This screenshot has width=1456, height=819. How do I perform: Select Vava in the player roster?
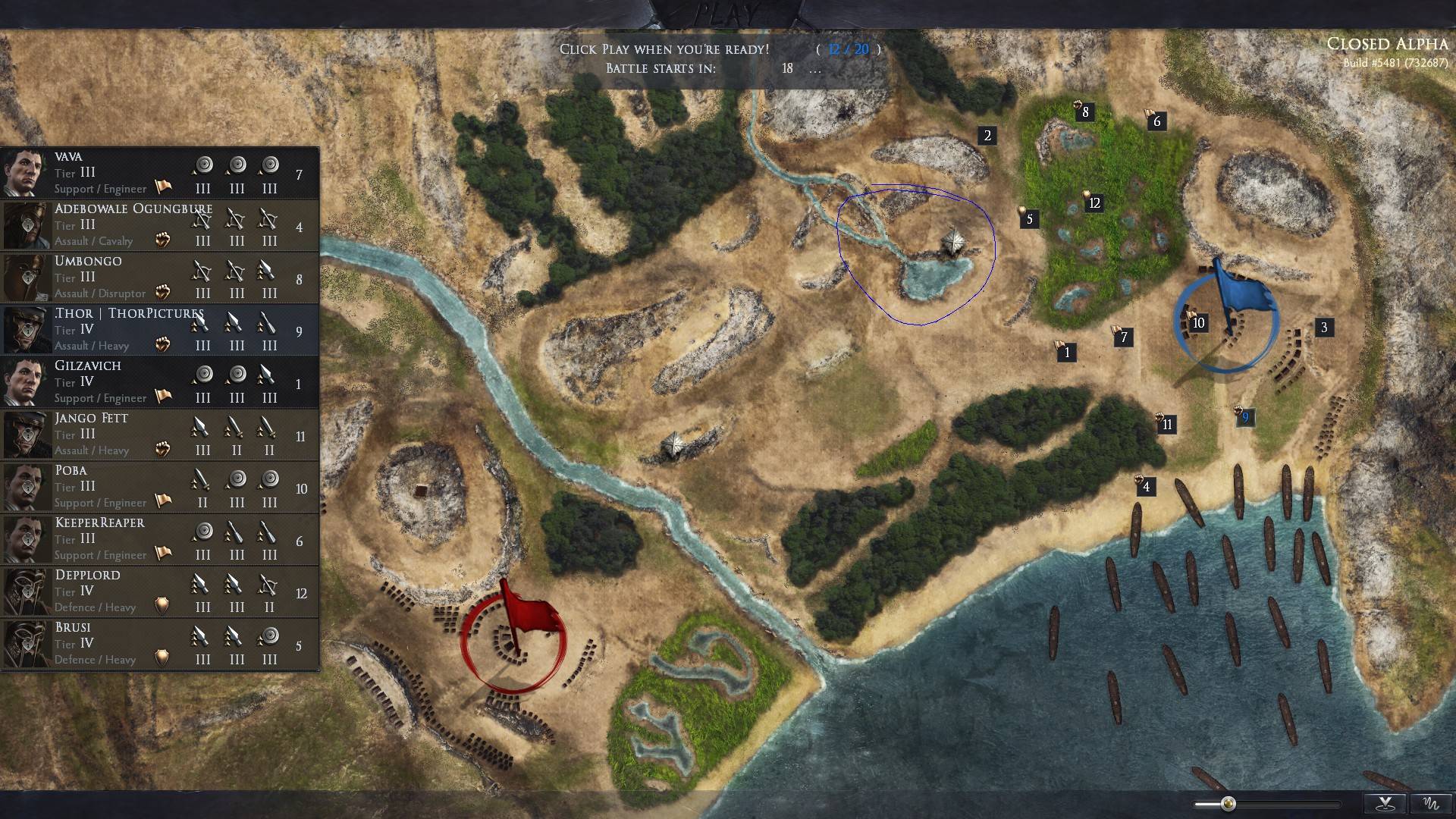159,172
